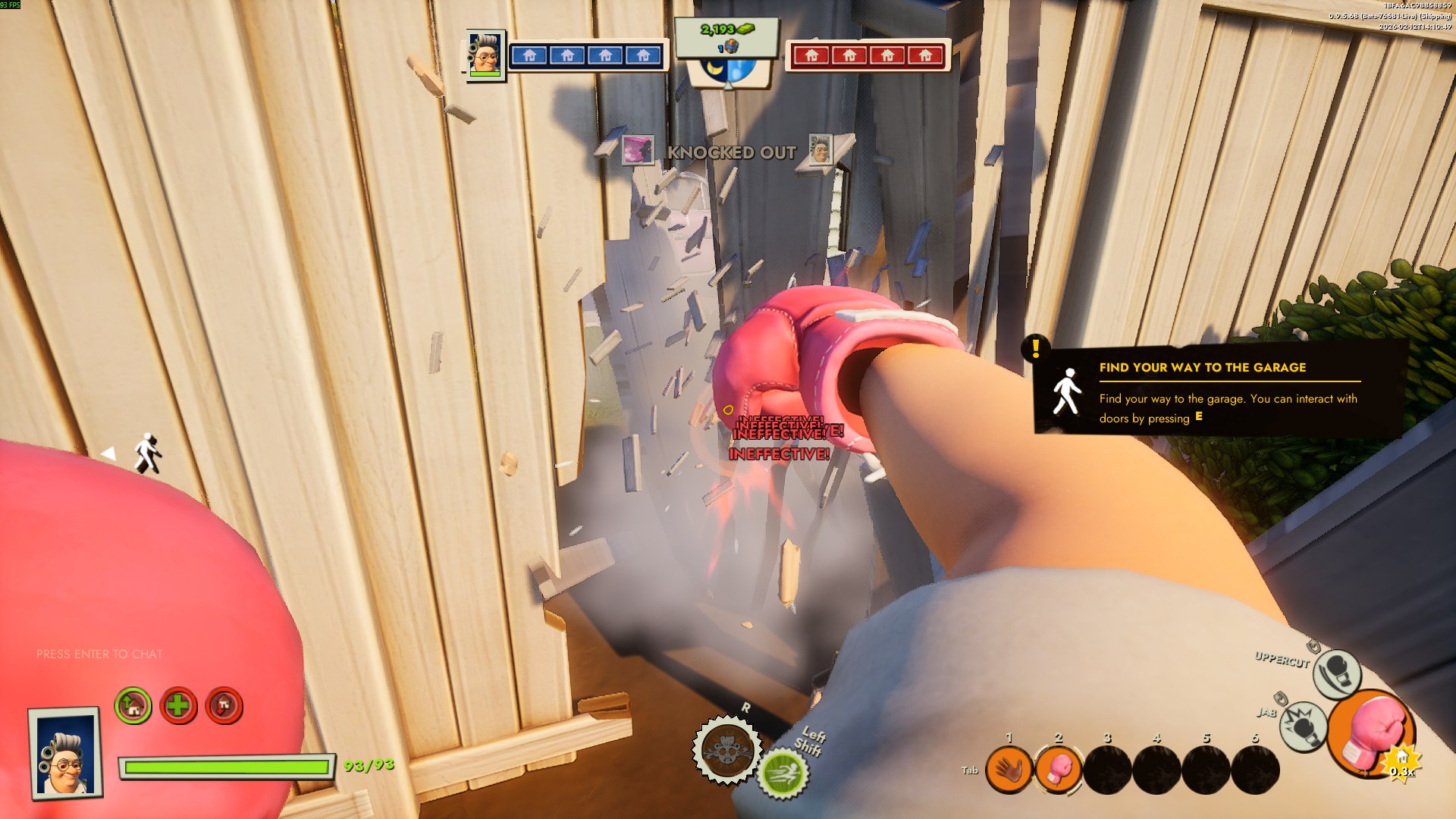
Task: Click the red team houses bar
Action: (x=868, y=55)
